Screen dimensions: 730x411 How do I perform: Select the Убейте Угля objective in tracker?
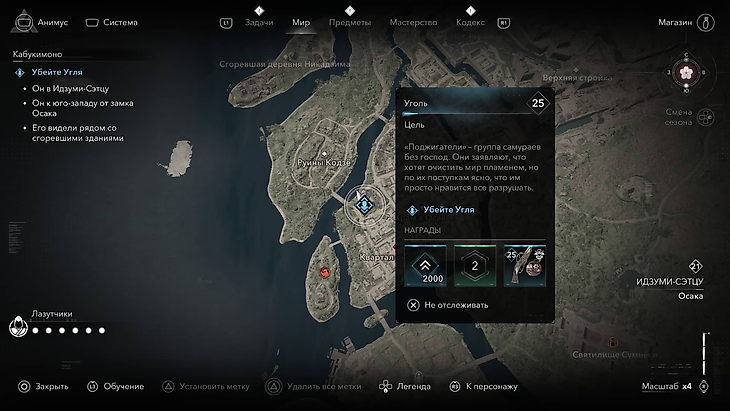(57, 73)
